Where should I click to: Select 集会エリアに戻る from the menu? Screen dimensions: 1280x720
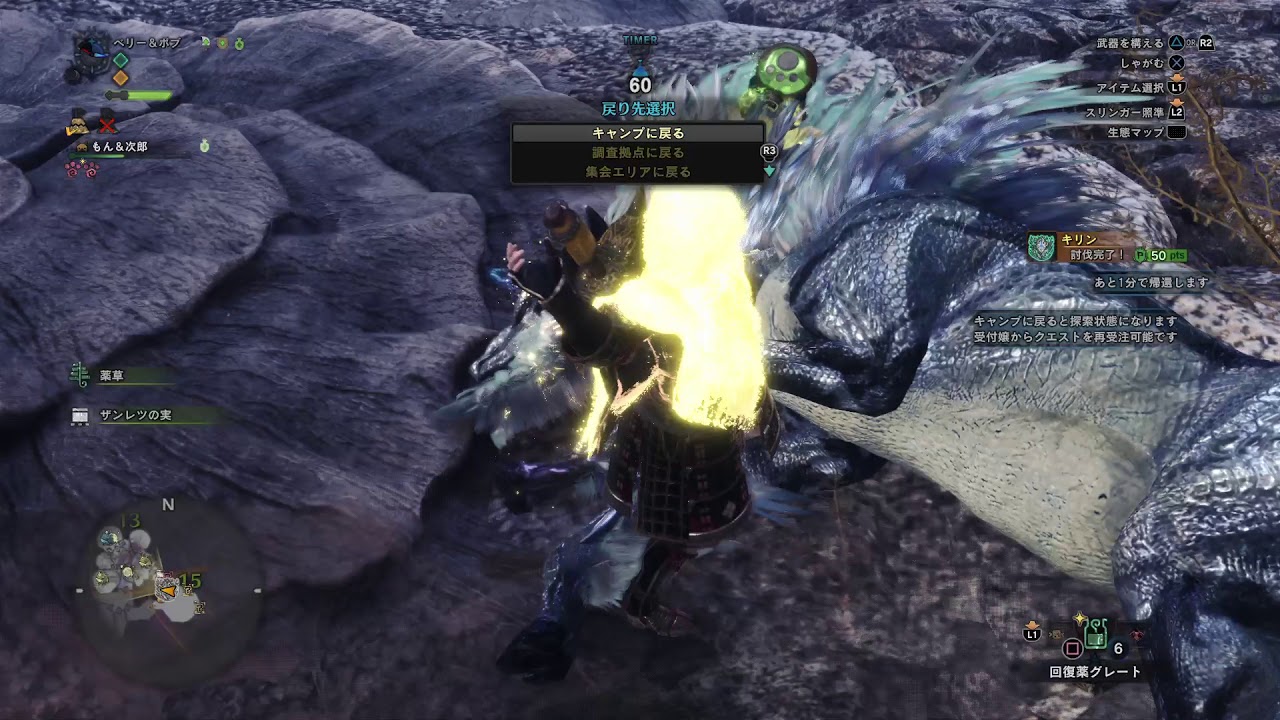tap(640, 170)
